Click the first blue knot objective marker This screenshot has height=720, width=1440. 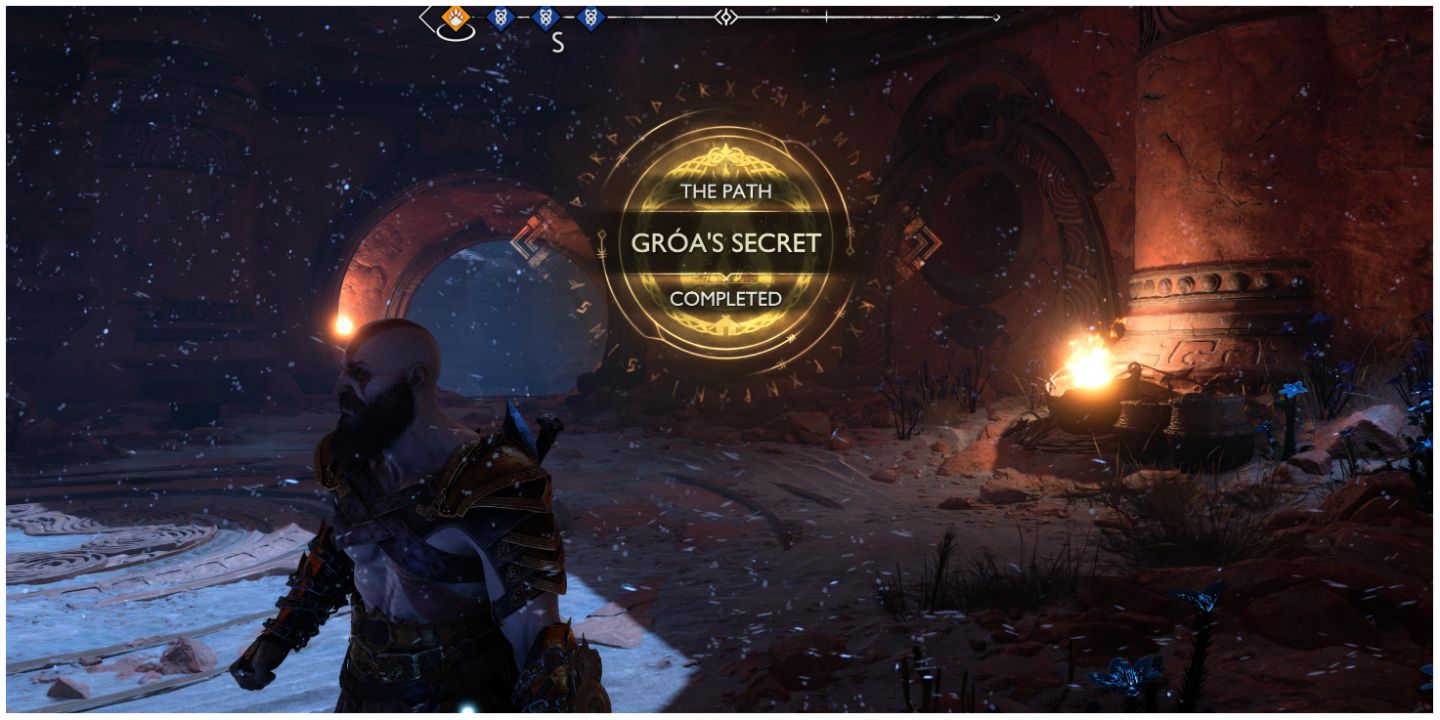502,16
